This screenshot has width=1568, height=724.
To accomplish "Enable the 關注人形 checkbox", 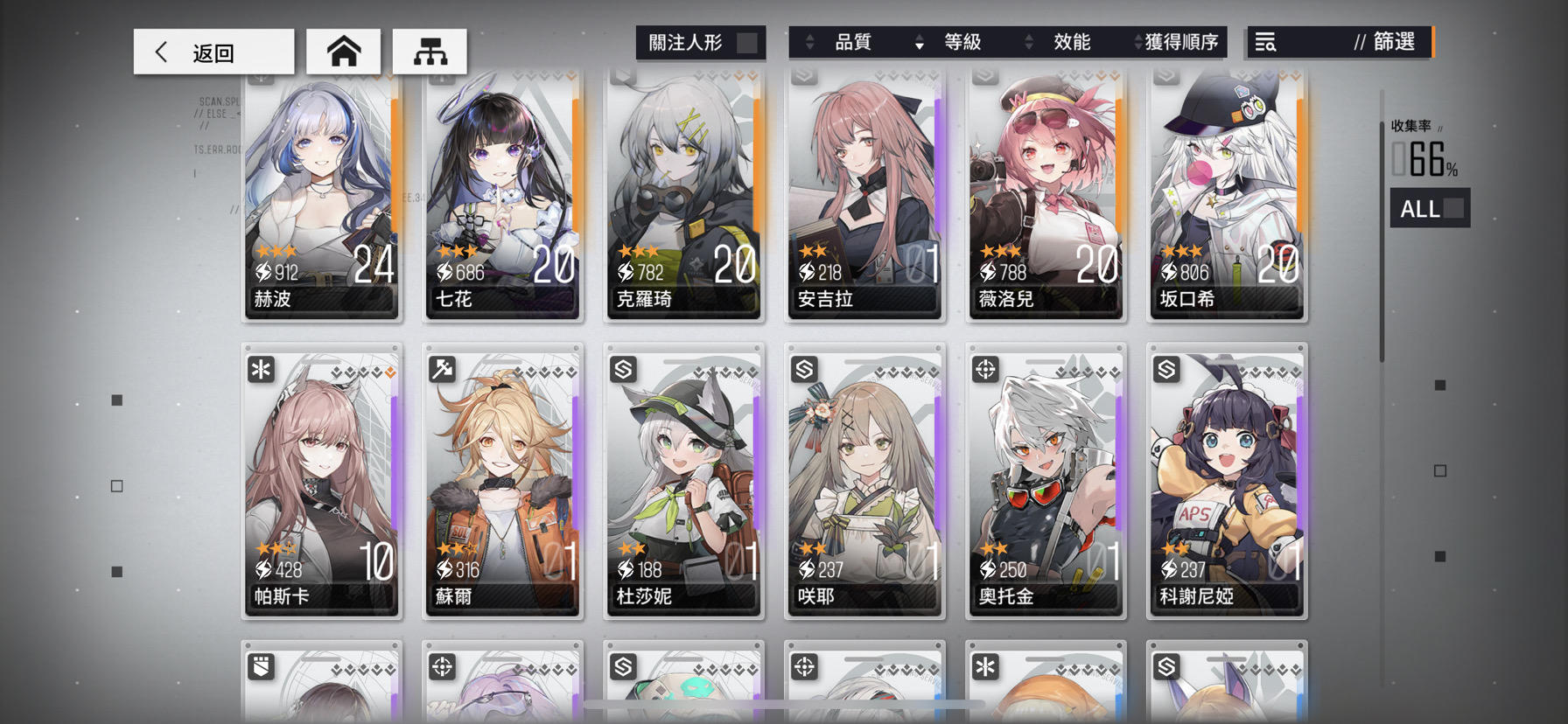I will coord(745,41).
